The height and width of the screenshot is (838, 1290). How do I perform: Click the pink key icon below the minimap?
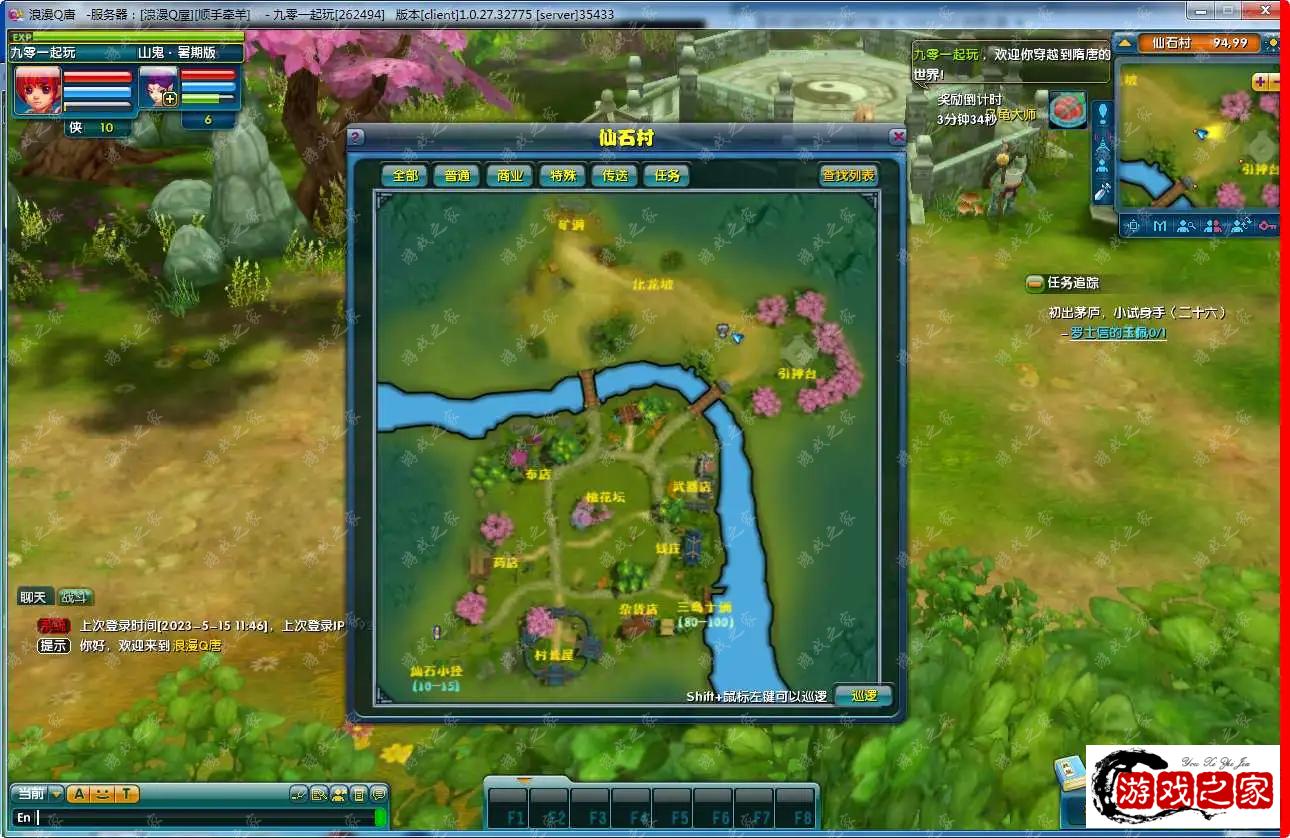coord(1268,226)
